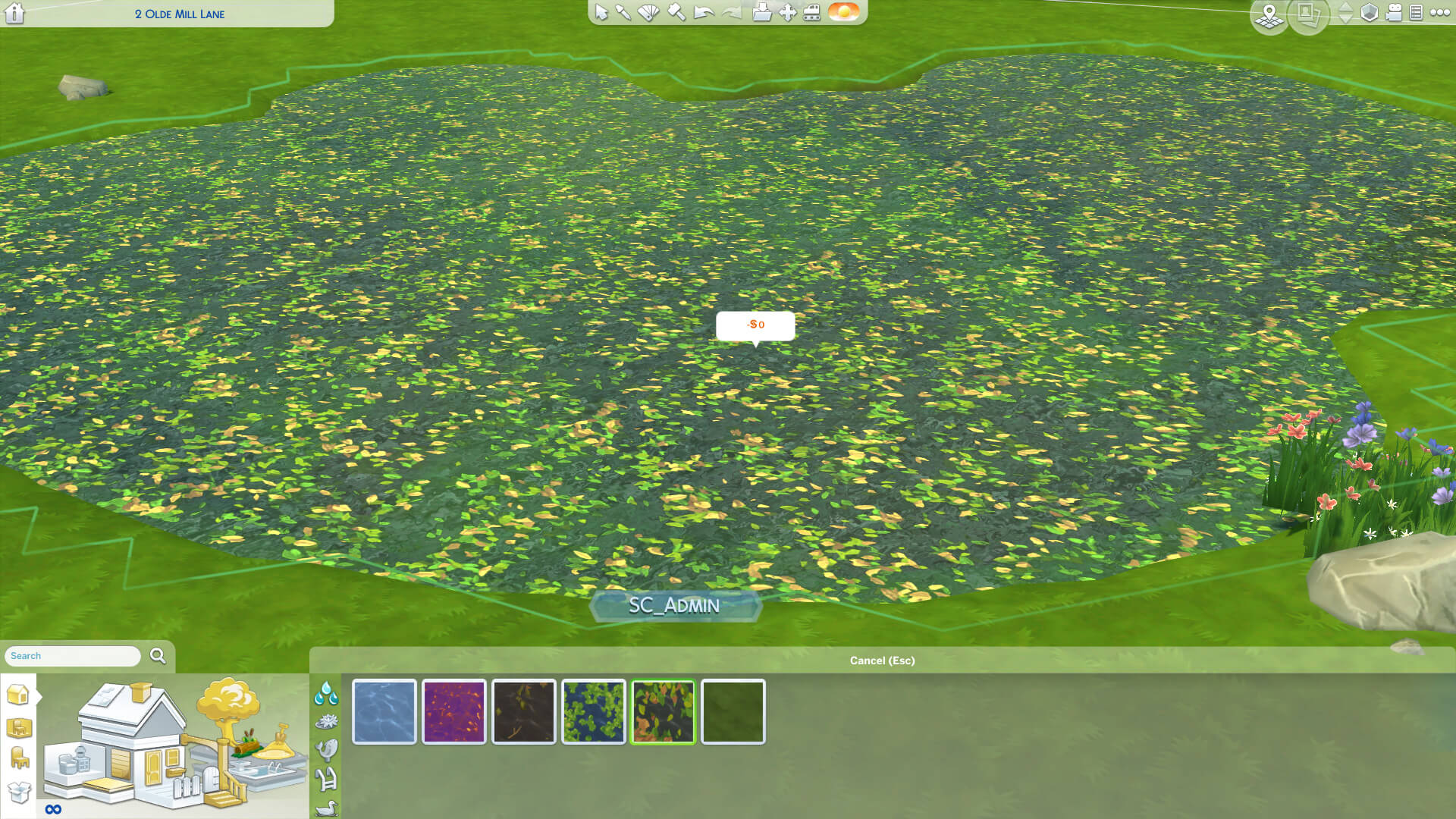Toggle the sun time-of-day button
The image size is (1456, 819).
pyautogui.click(x=843, y=12)
